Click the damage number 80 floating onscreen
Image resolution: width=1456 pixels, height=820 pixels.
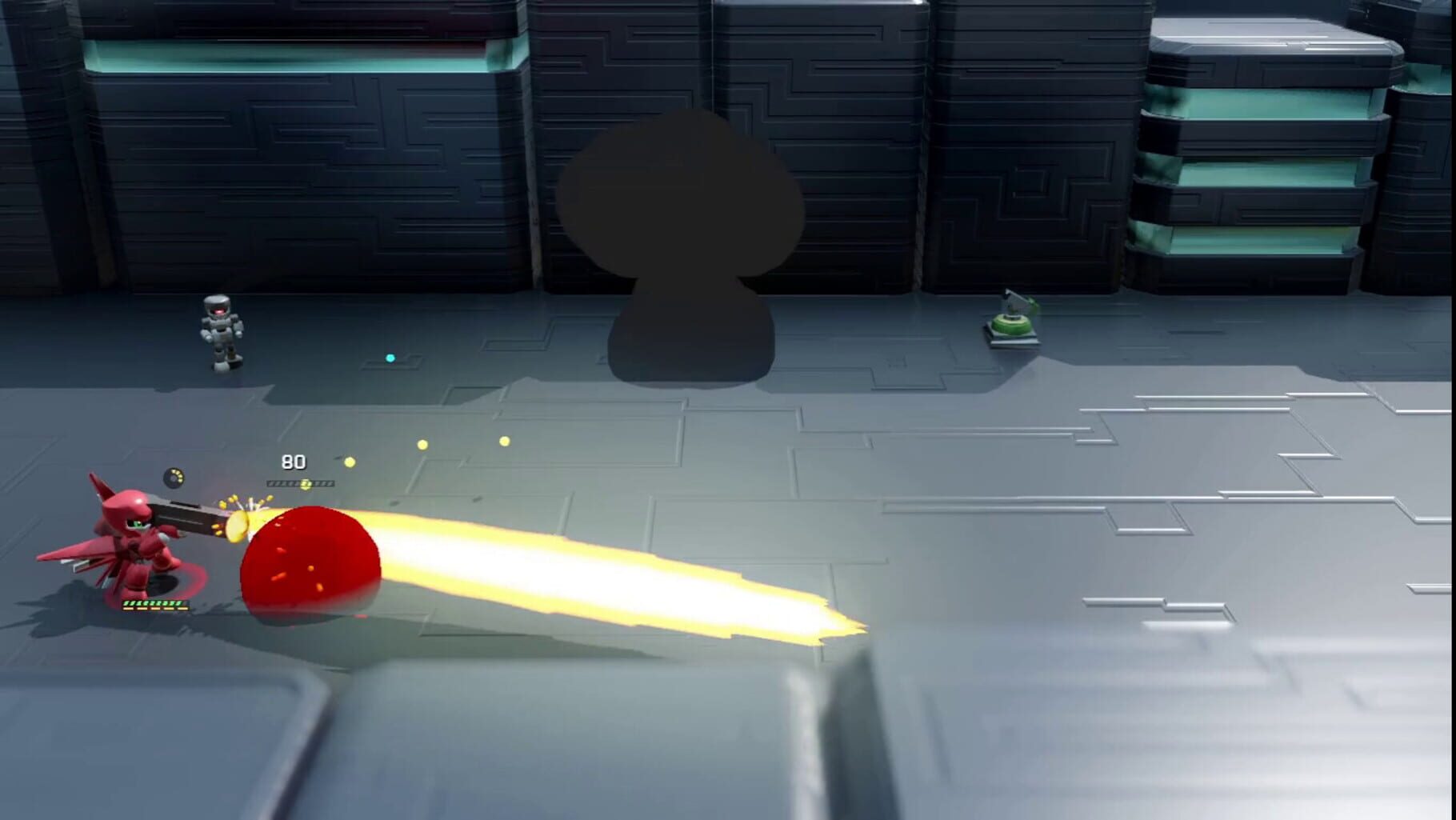pyautogui.click(x=292, y=462)
